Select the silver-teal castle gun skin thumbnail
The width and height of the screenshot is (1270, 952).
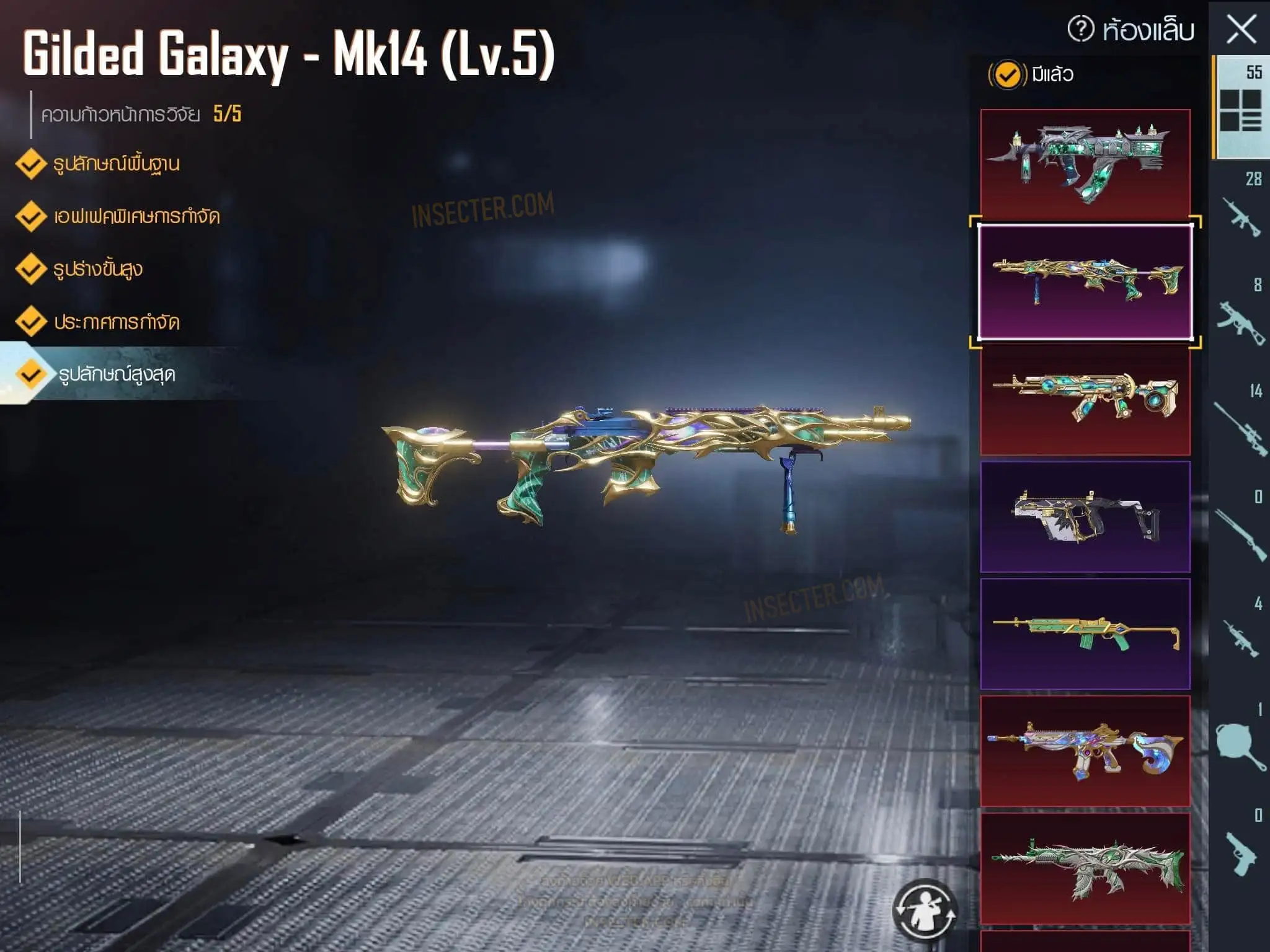click(1085, 163)
